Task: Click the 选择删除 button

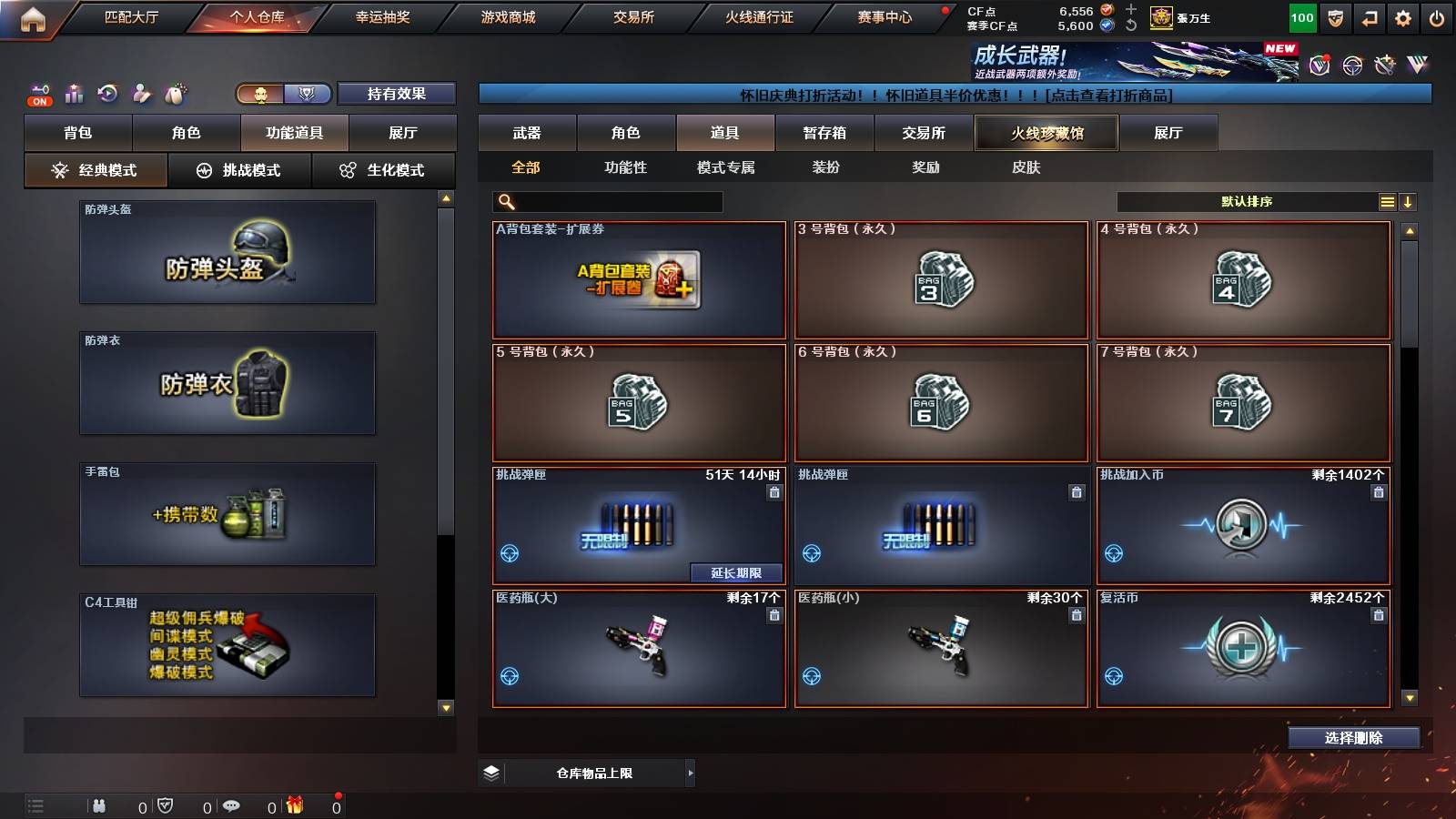Action: 1354,738
